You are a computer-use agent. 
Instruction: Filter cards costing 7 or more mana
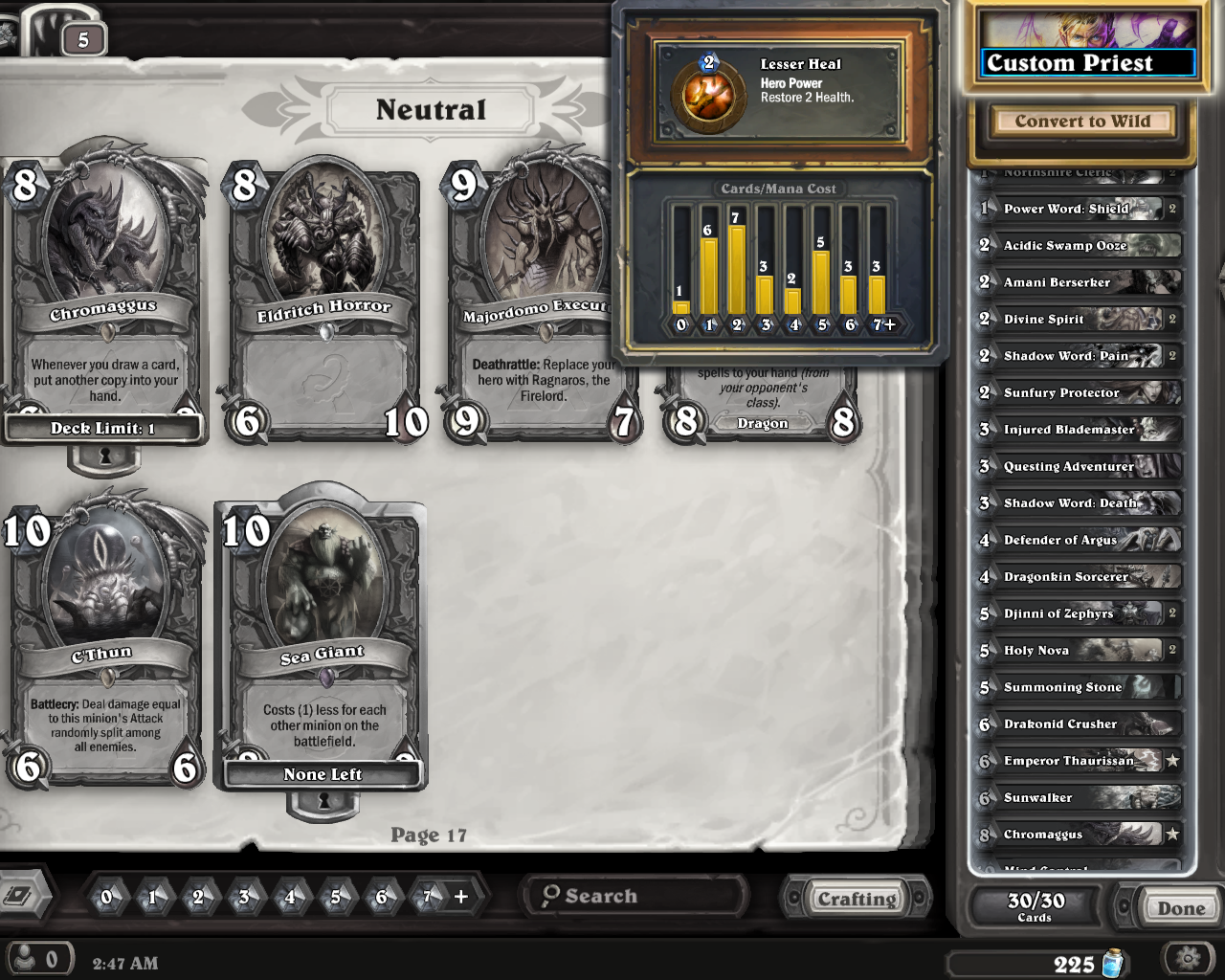[x=442, y=897]
